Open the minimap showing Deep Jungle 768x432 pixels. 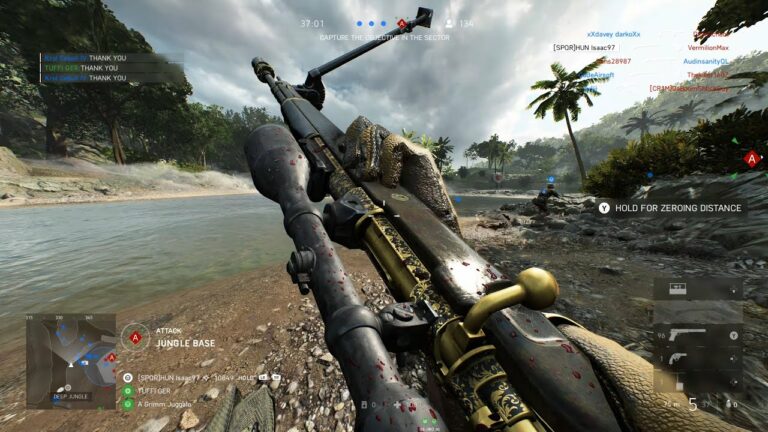(70, 361)
